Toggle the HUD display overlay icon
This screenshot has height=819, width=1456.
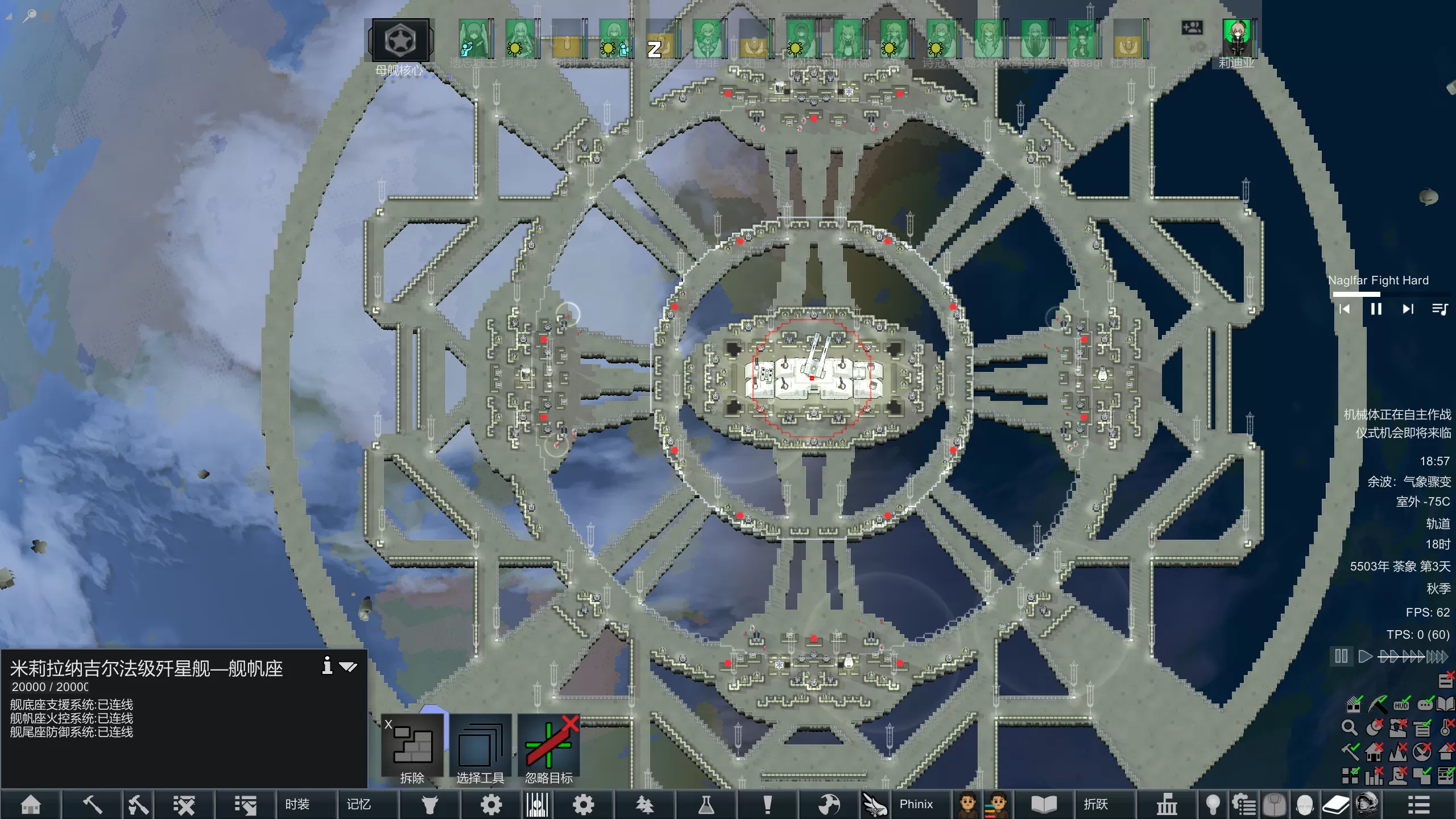click(x=1401, y=705)
